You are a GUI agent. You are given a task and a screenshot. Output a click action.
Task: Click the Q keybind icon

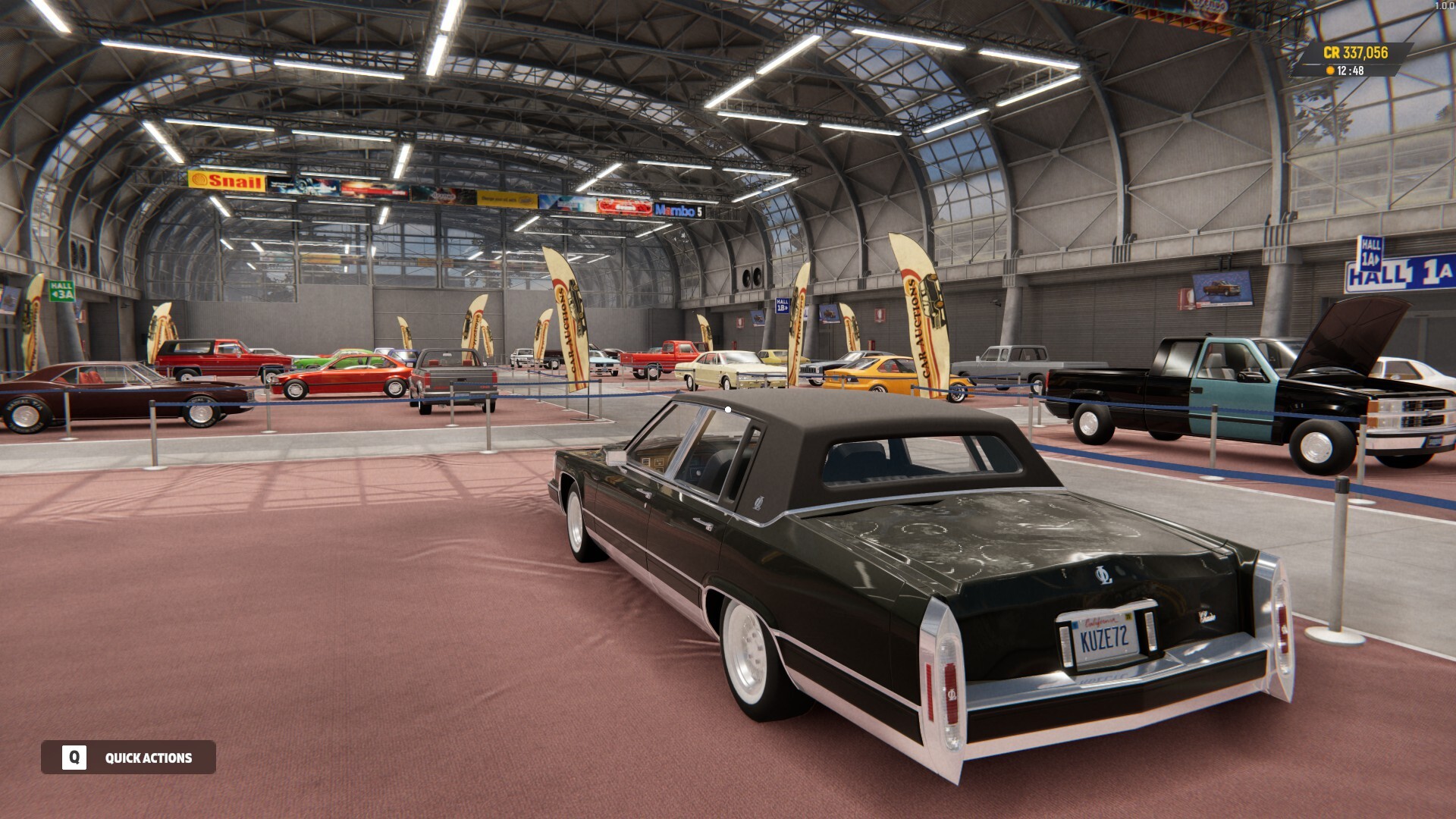74,757
